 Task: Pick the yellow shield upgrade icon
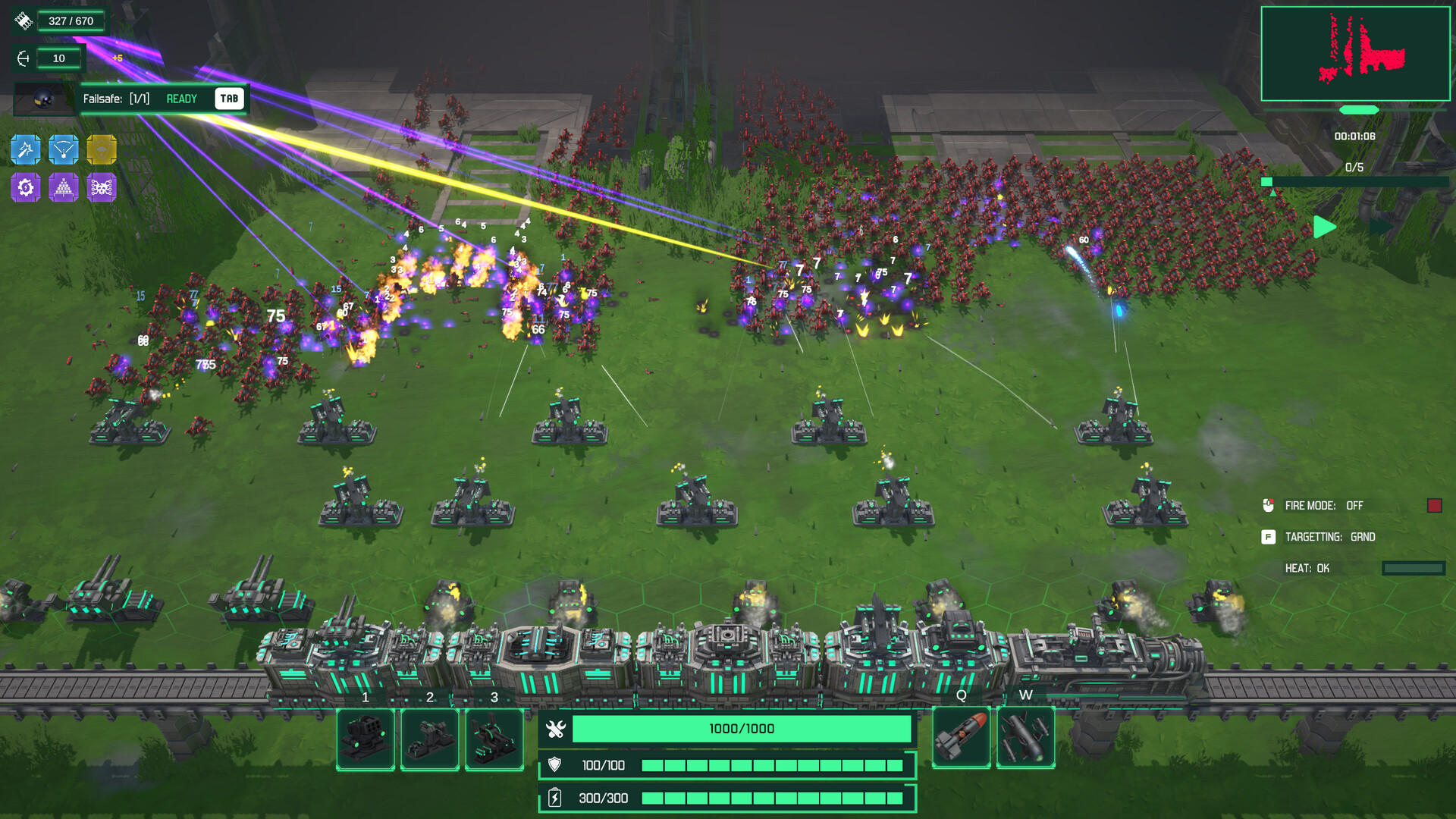tap(102, 149)
